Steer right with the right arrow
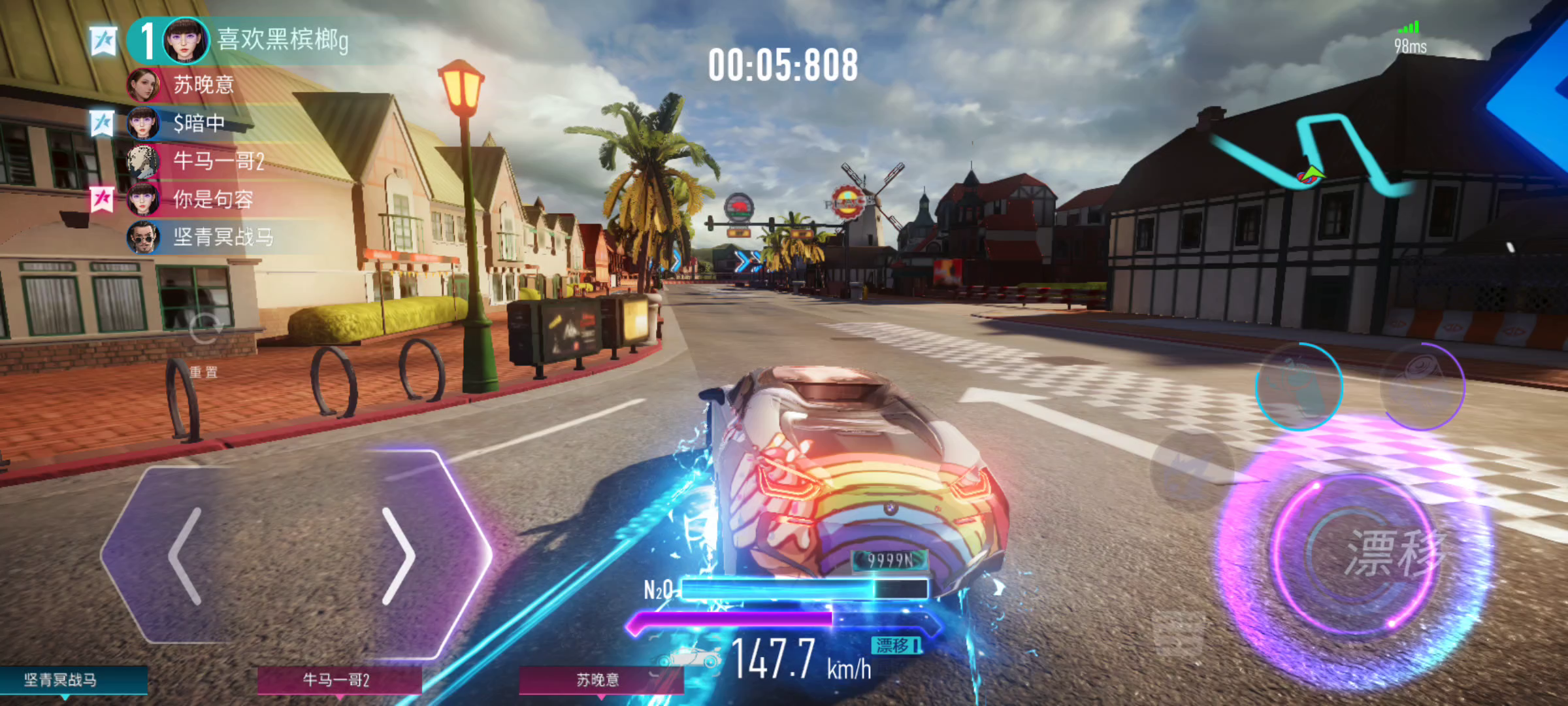 coord(399,556)
